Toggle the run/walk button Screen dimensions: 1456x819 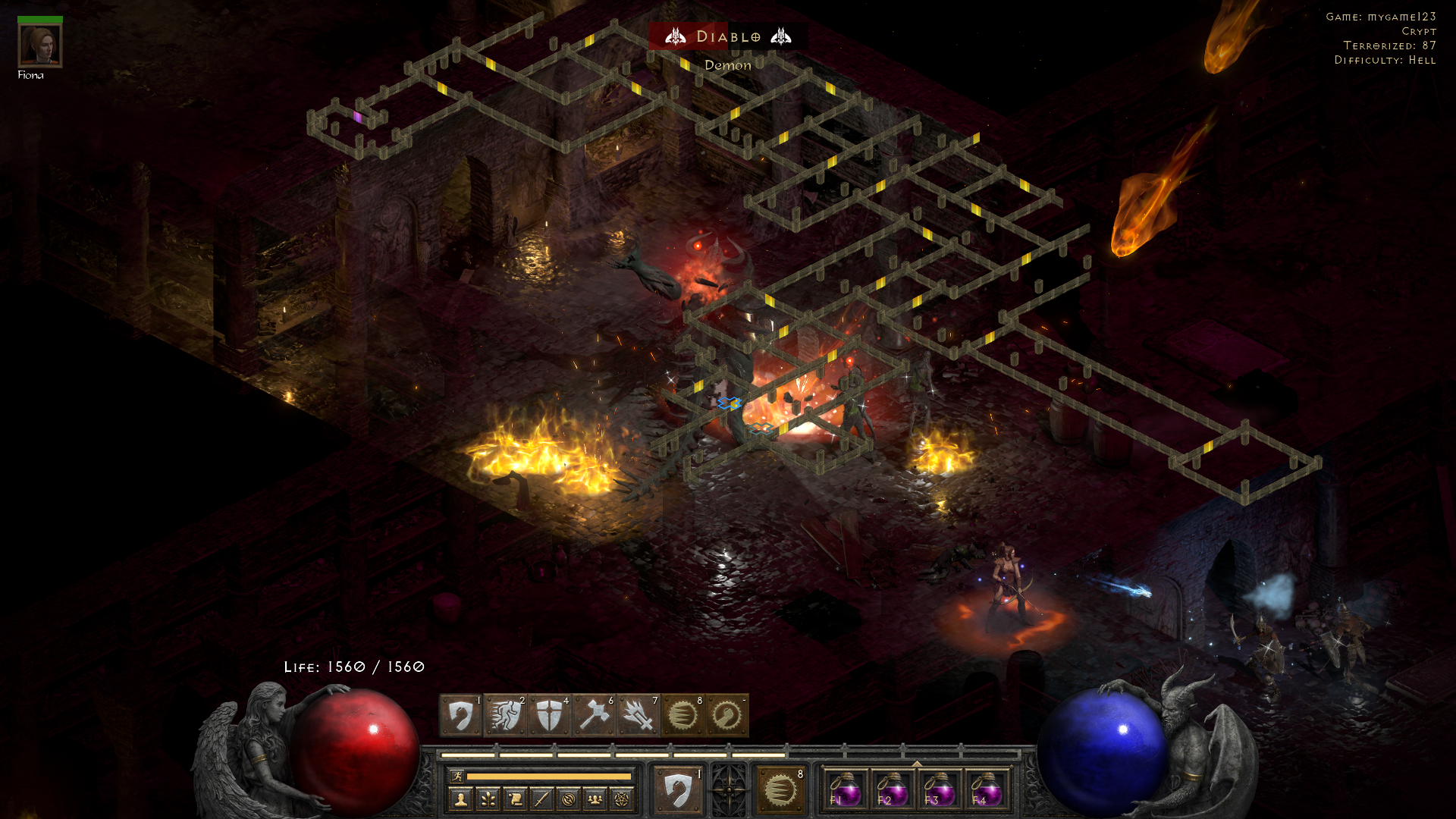point(457,776)
